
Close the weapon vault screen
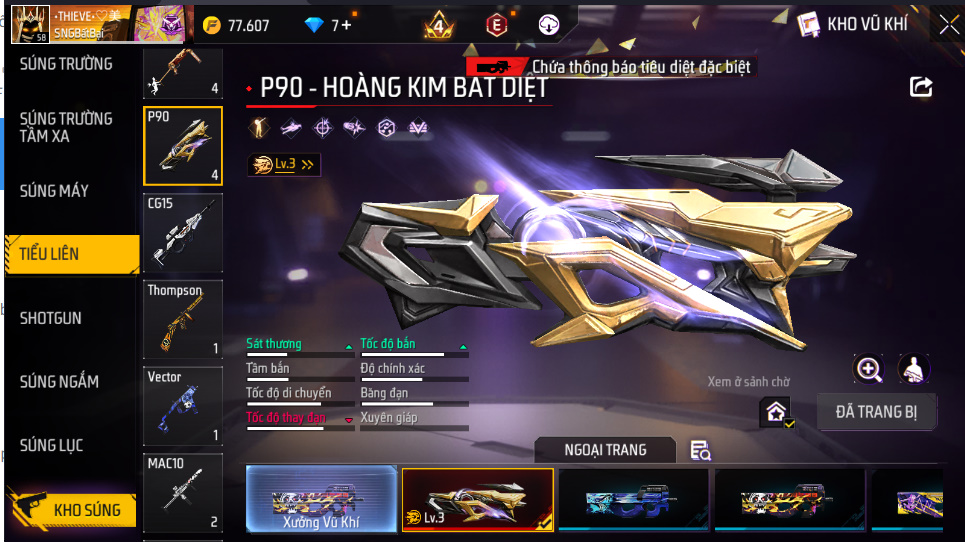[x=948, y=25]
